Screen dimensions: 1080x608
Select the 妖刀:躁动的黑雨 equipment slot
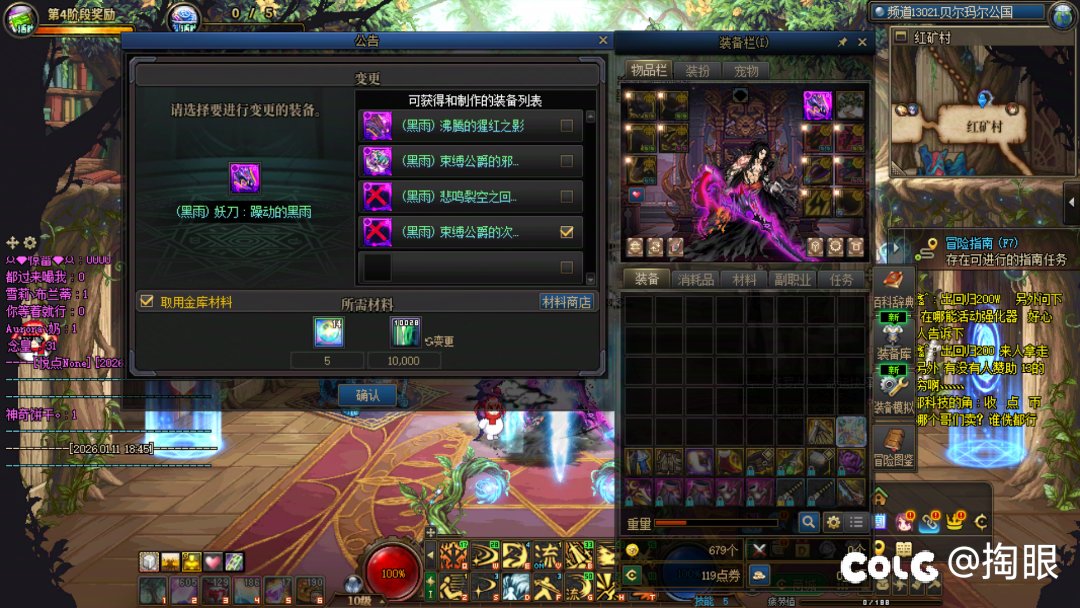[244, 178]
